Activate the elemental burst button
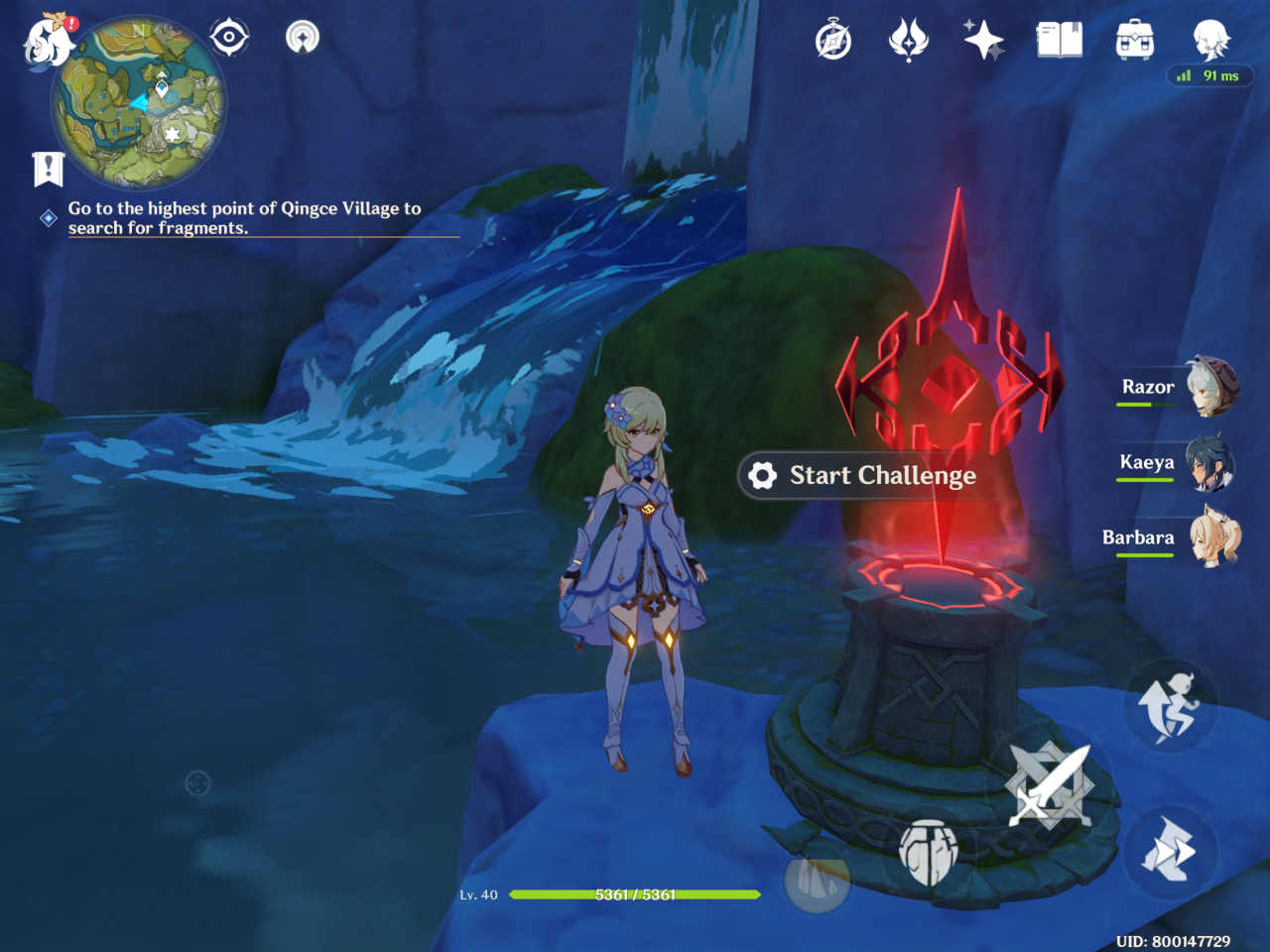1270x952 pixels. pos(817,879)
